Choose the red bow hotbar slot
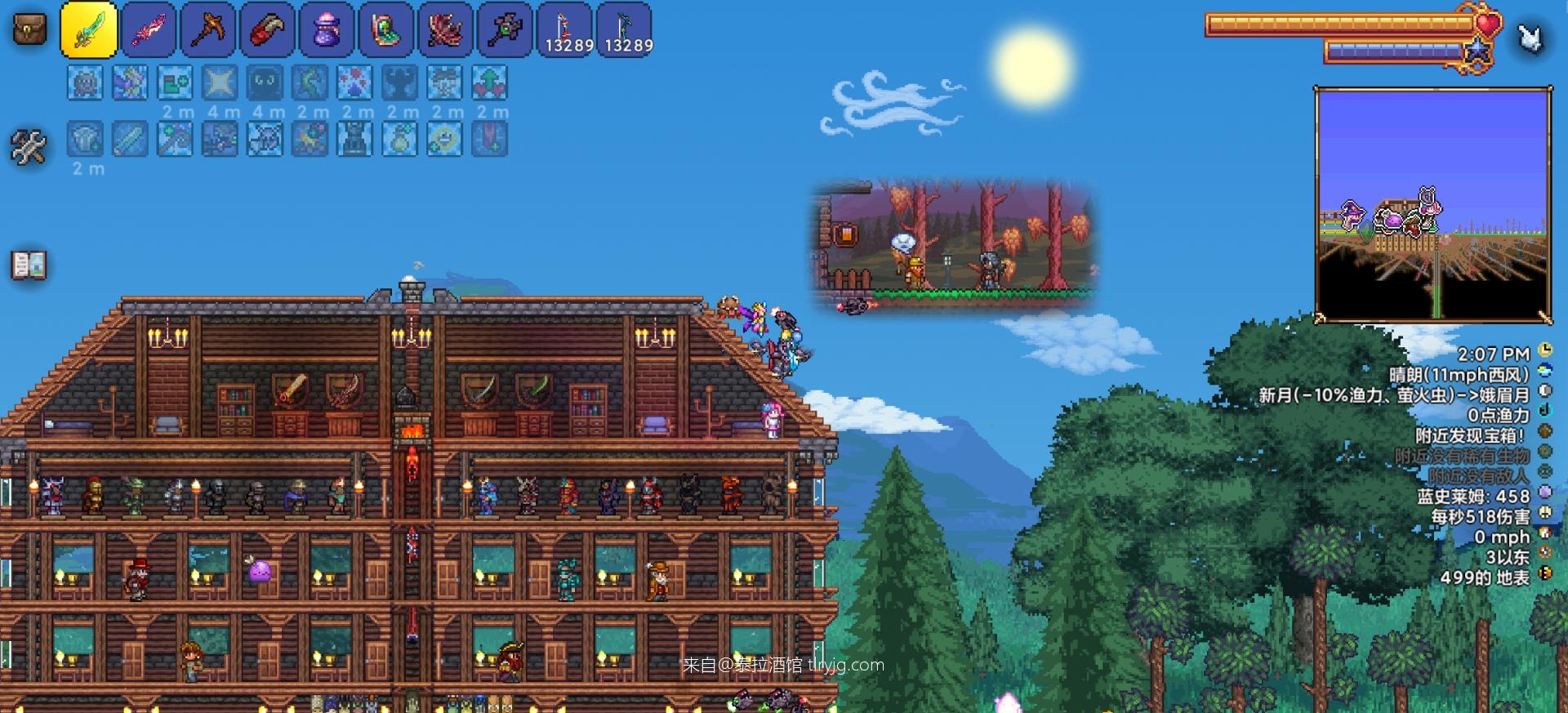 pyautogui.click(x=565, y=30)
